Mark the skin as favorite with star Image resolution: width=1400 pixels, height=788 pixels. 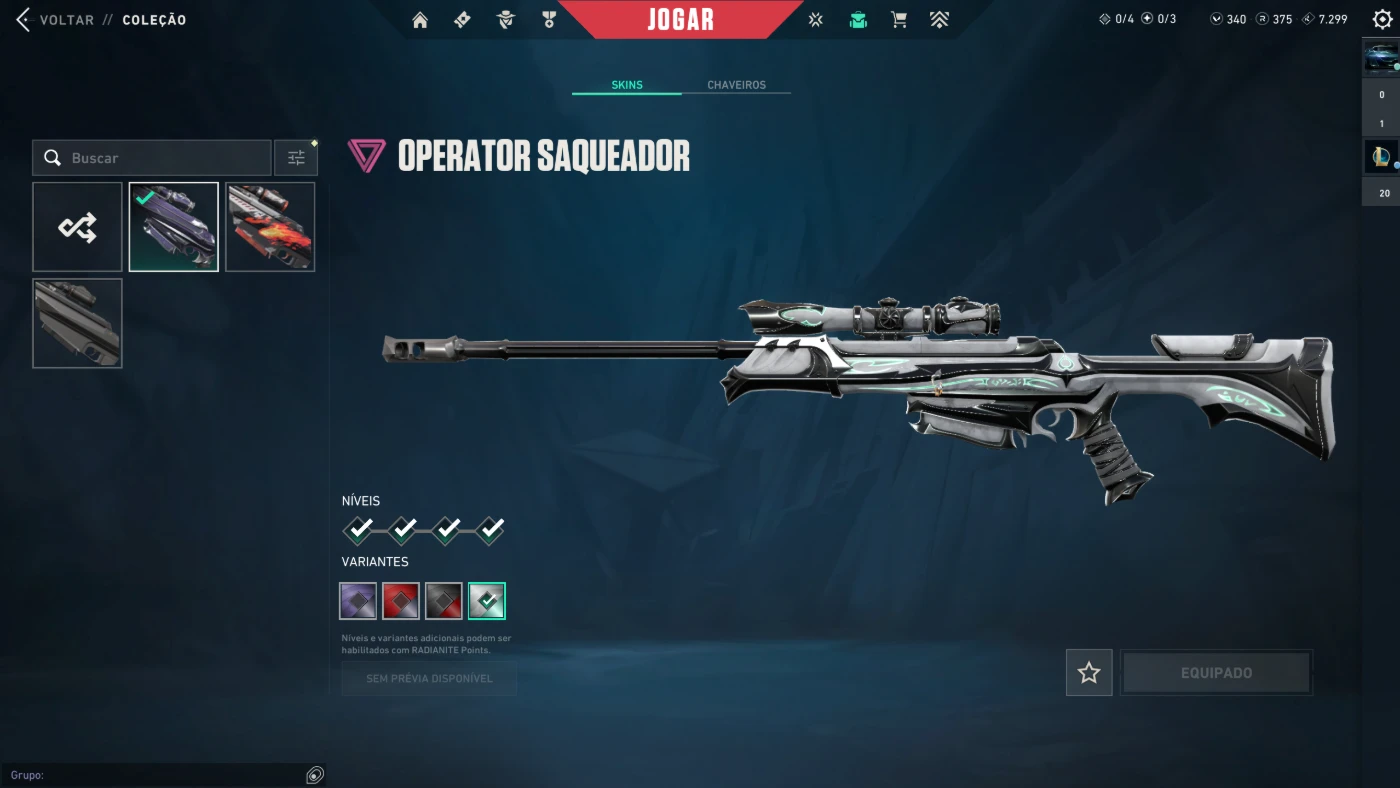pos(1089,673)
